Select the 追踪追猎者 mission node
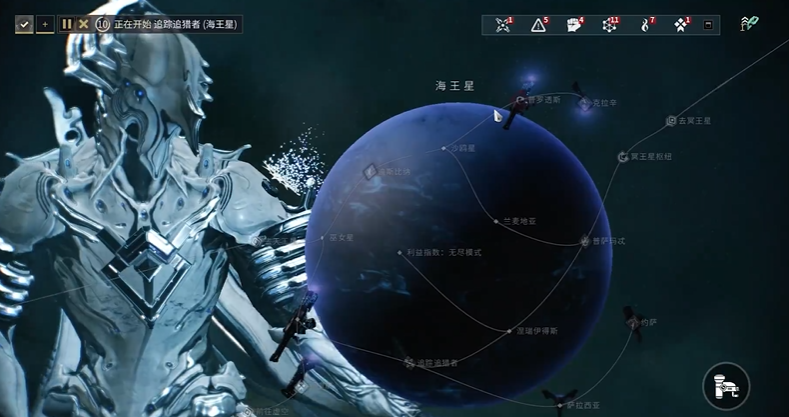789x417 pixels. coord(409,362)
